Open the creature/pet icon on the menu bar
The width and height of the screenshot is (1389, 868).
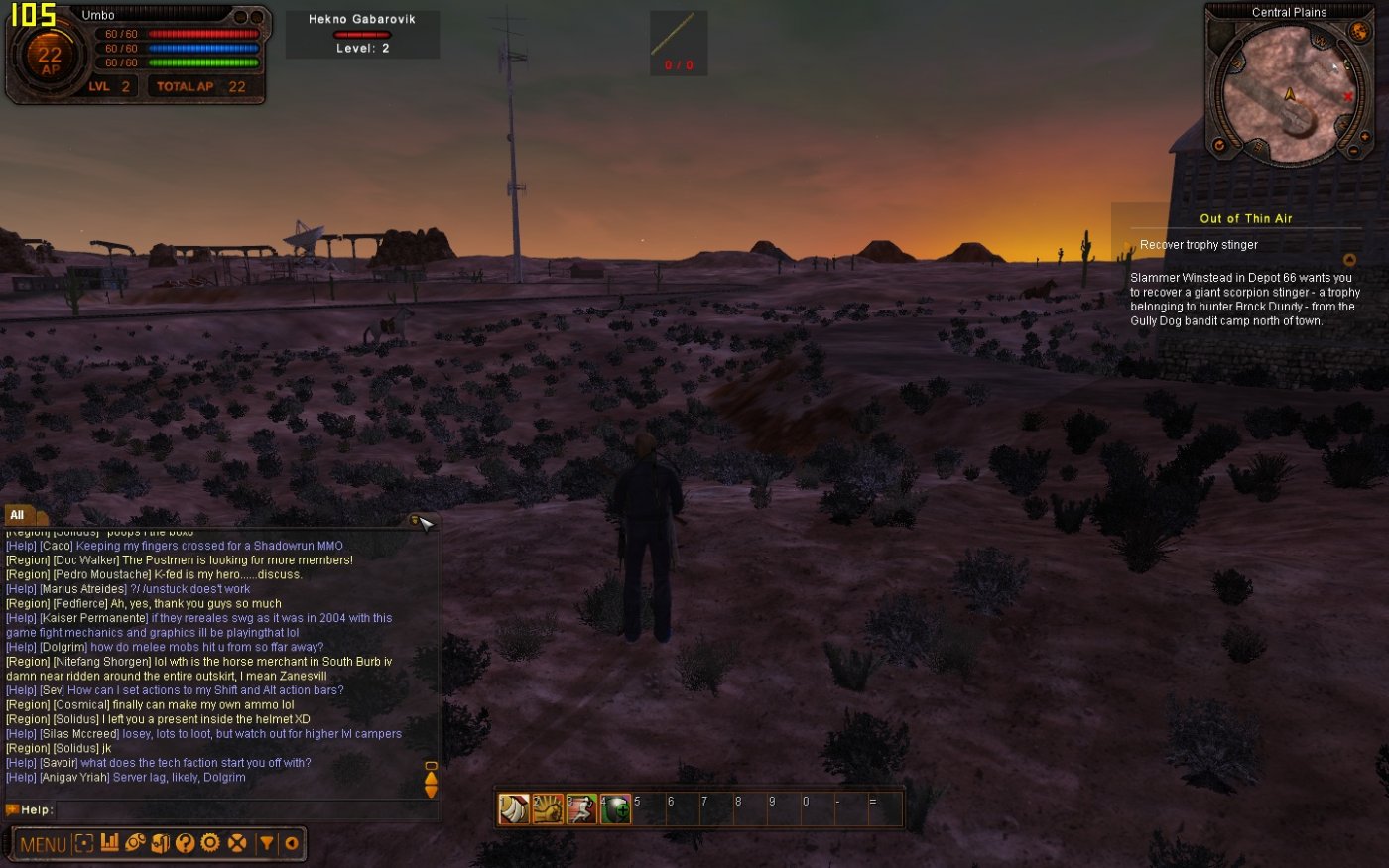[135, 844]
